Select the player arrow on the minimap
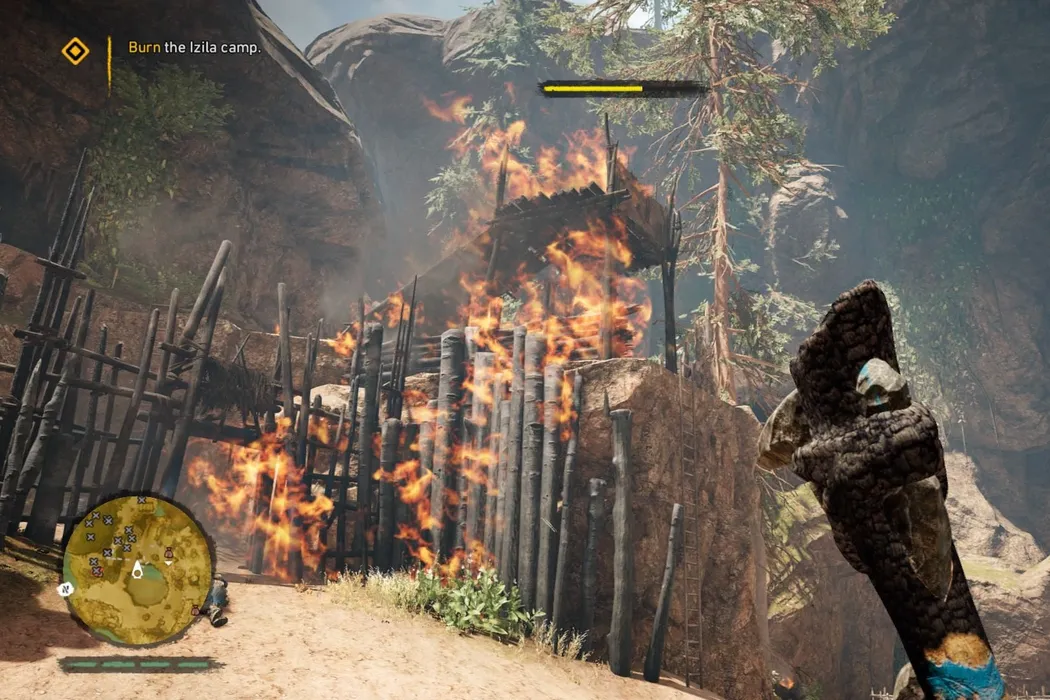 (137, 569)
